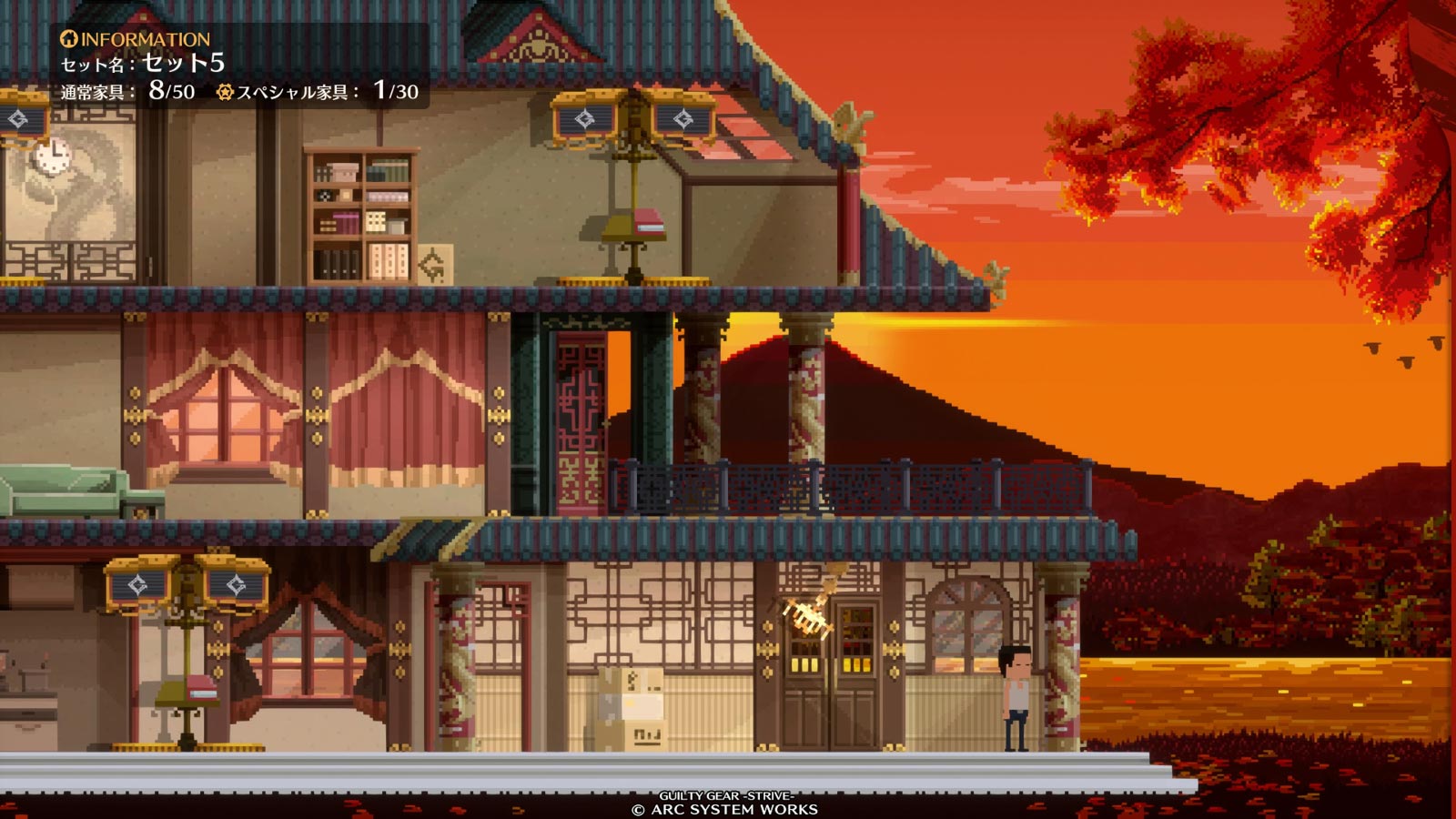Click the 通常家具 8/50 counter
Viewport: 1456px width, 819px height.
125,91
